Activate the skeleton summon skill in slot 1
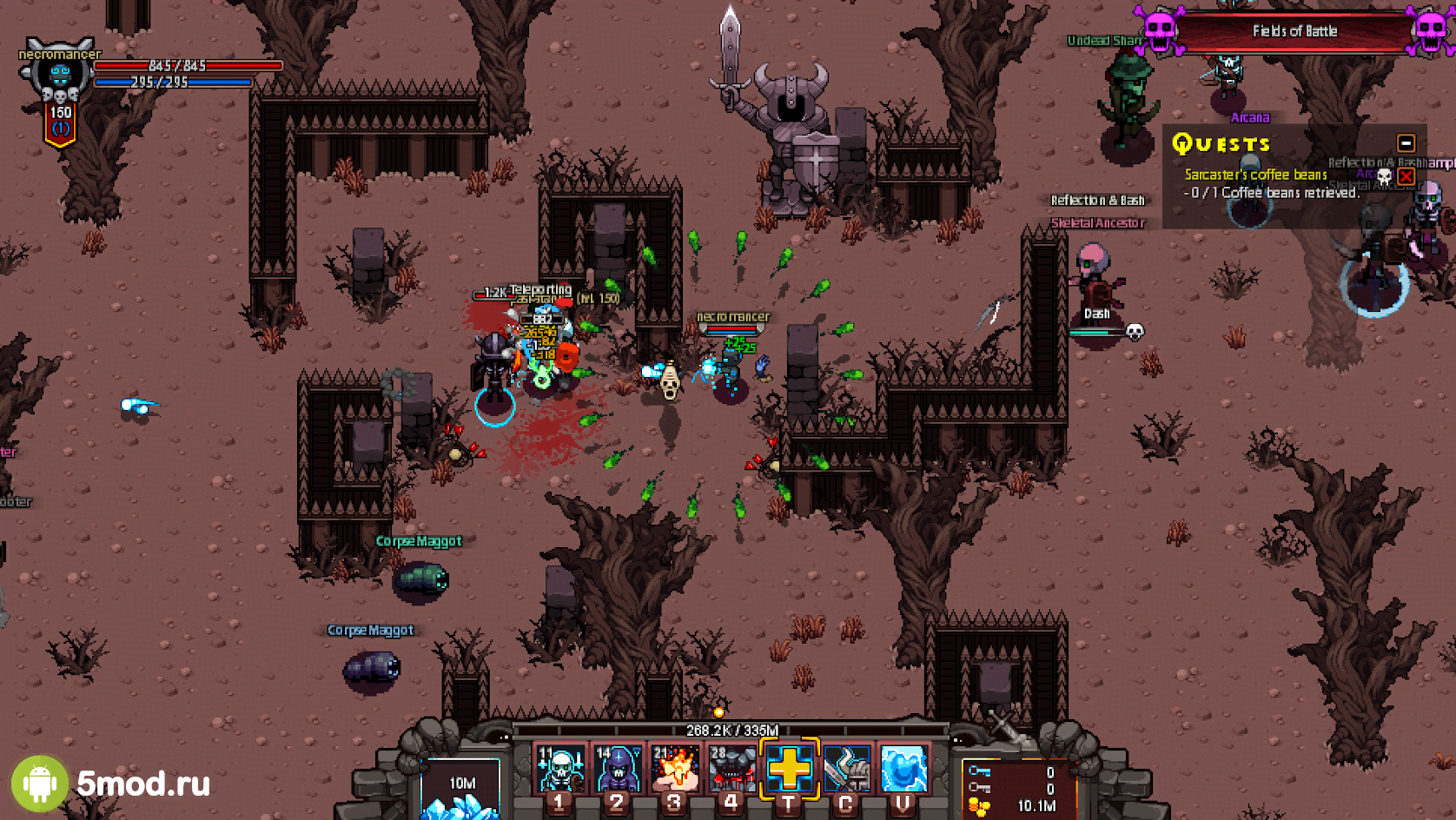Viewport: 1456px width, 820px height. (560, 769)
